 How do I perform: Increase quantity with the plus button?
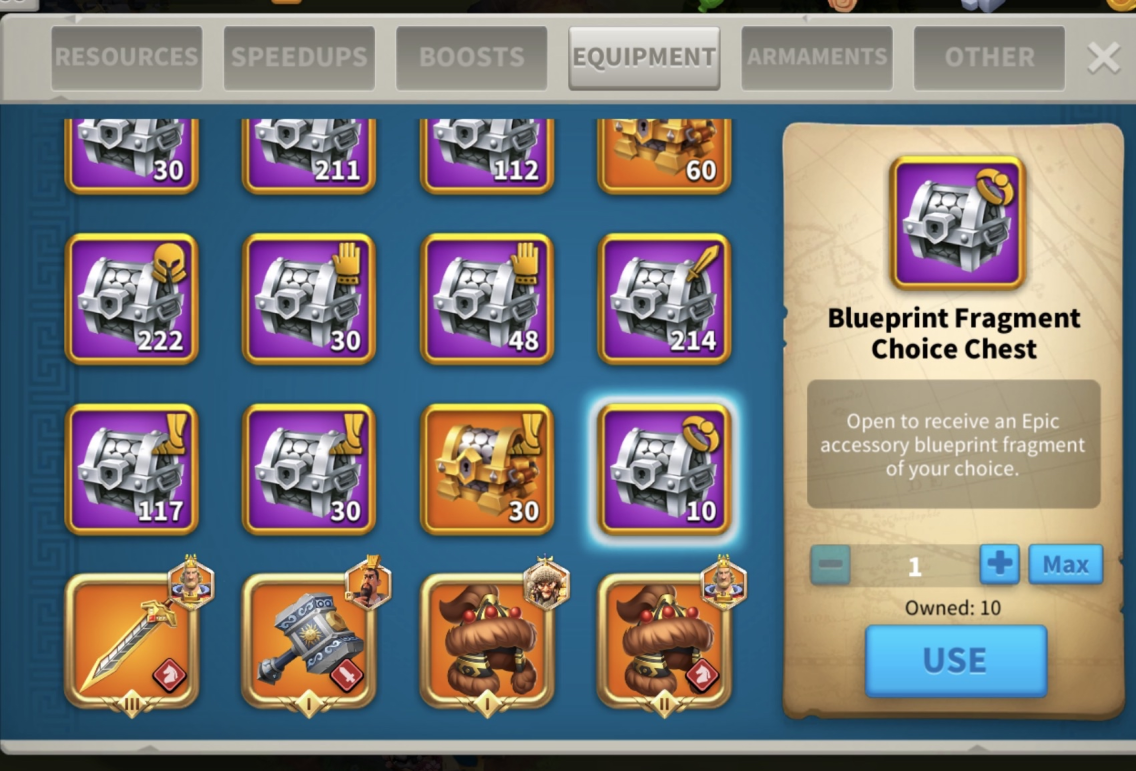(x=999, y=565)
